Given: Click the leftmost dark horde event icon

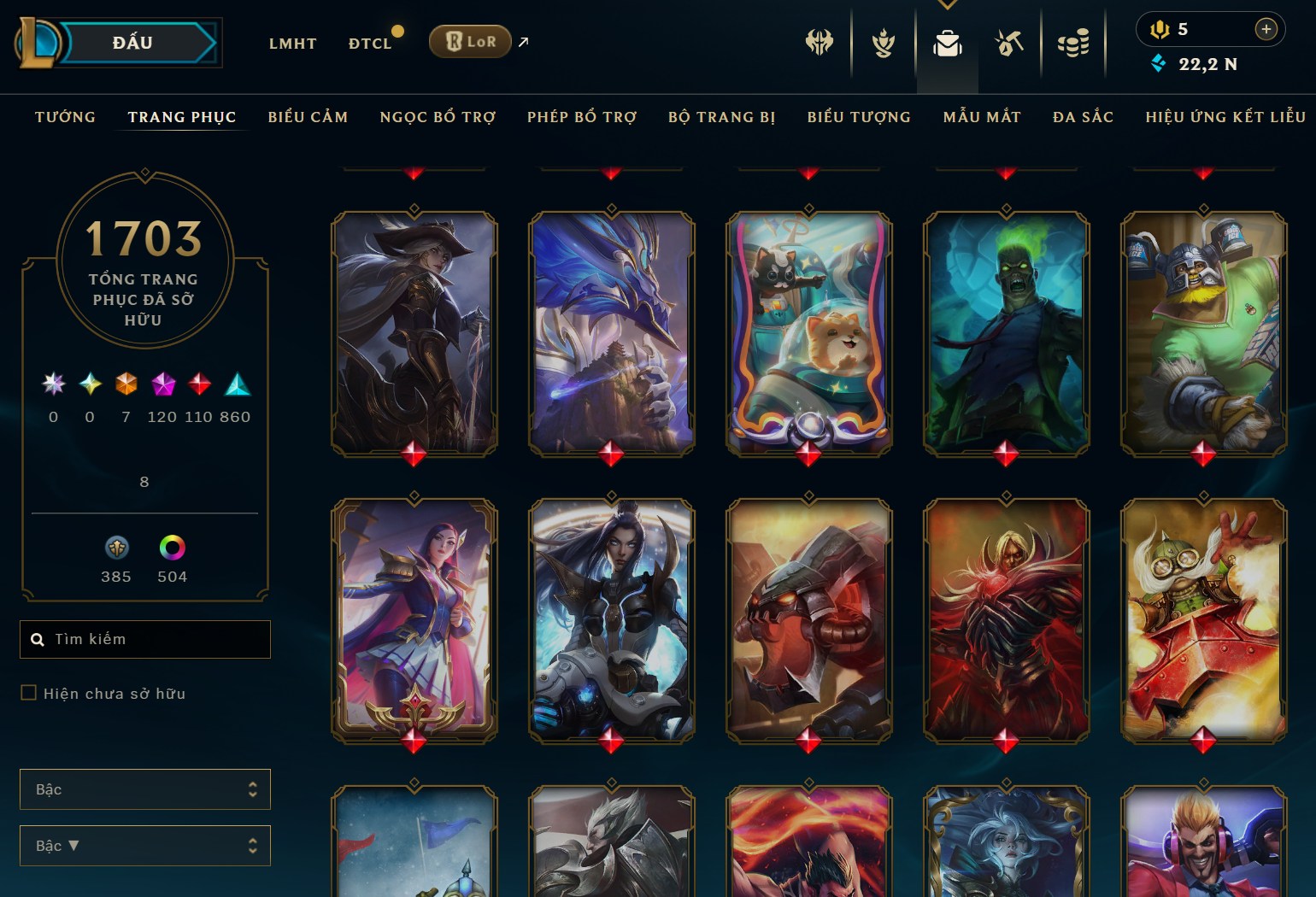Looking at the screenshot, I should (x=819, y=42).
